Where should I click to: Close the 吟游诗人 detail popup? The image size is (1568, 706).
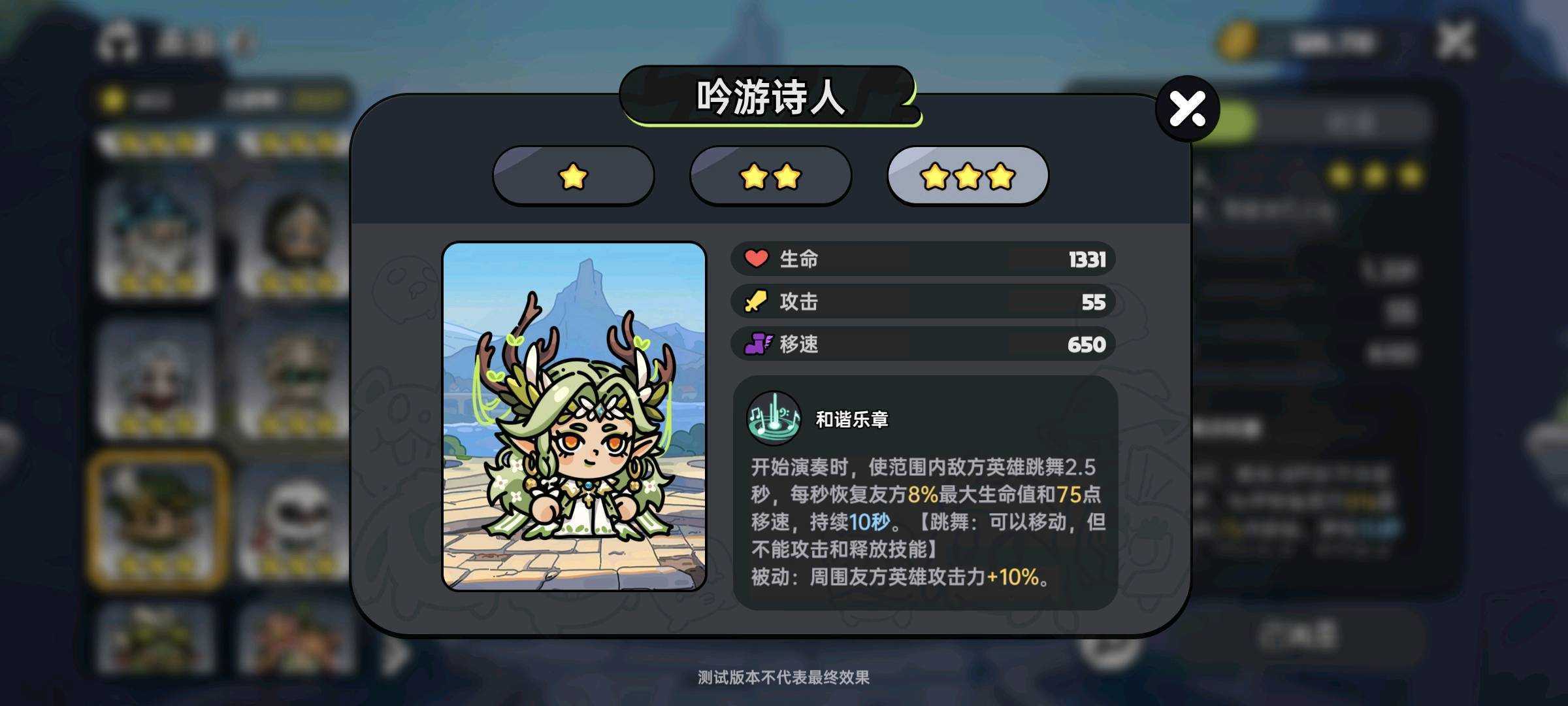(x=1187, y=109)
